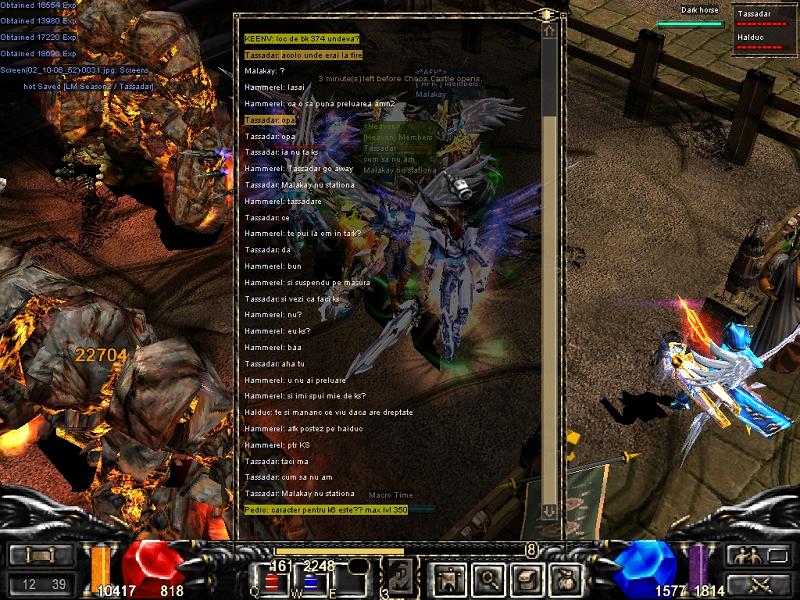The image size is (800, 600).
Task: Select KEENV's highlighted chat message
Action: 302,38
